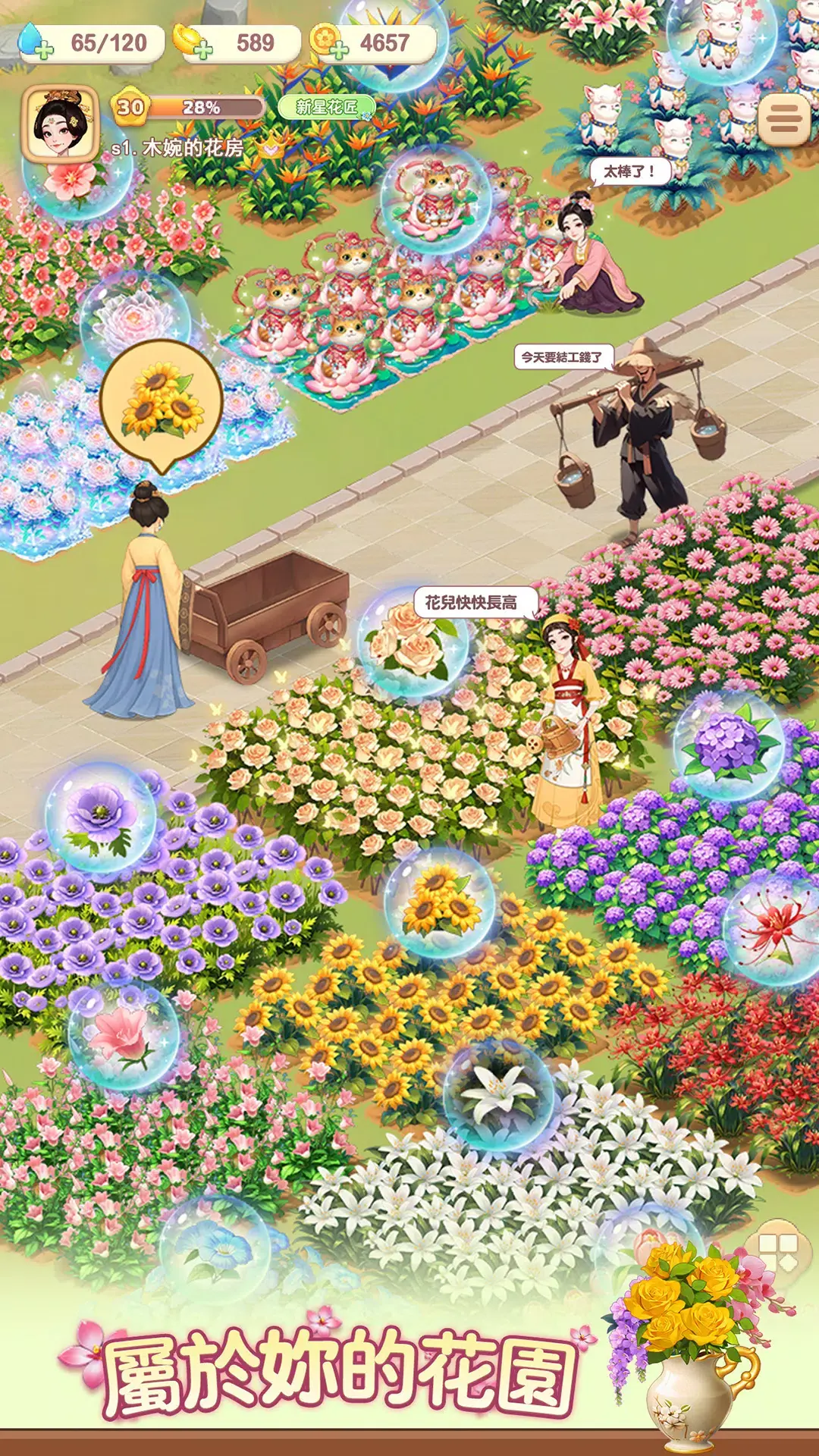Collect the purple hydrangea bubble

[x=728, y=745]
